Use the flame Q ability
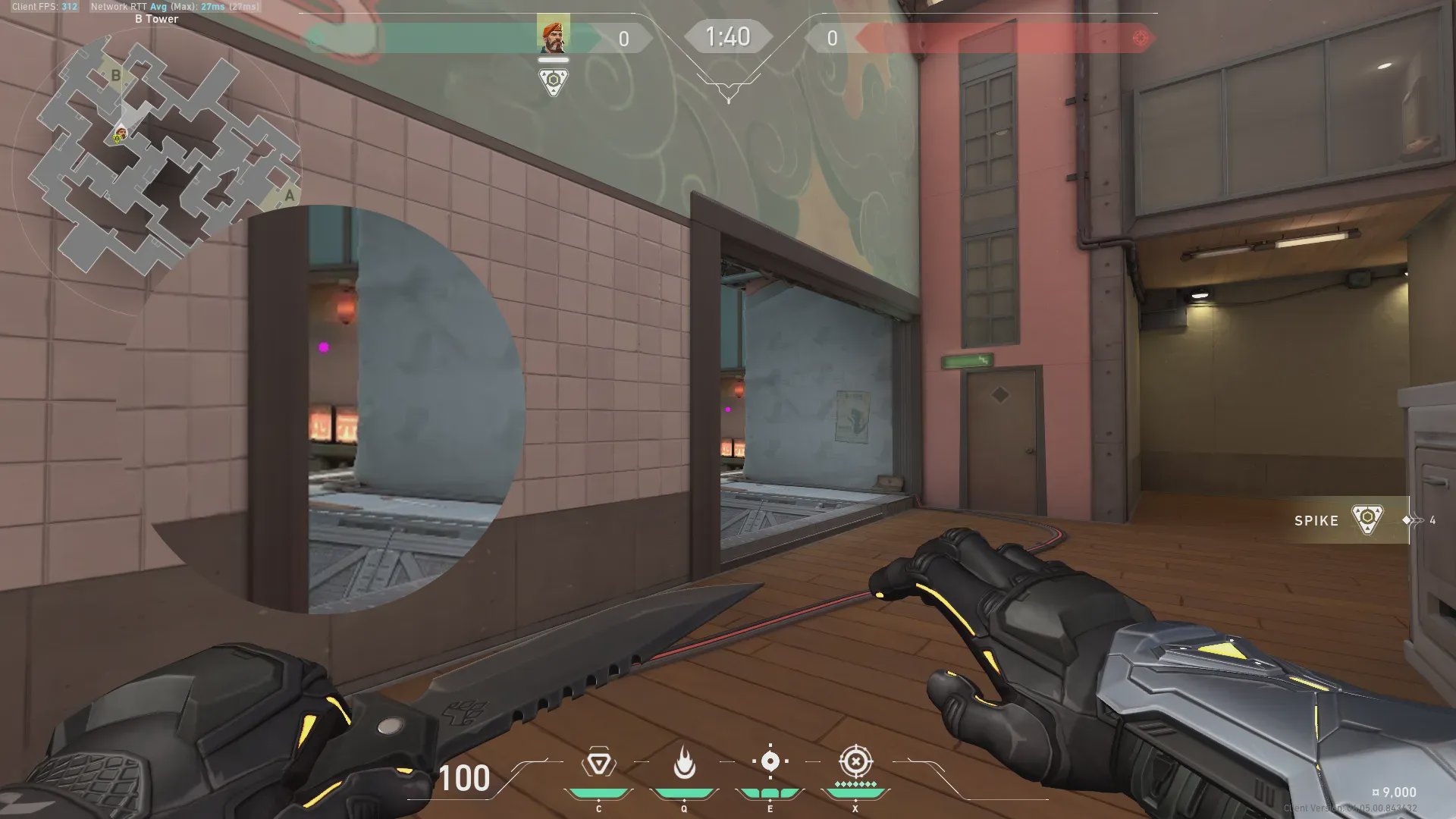The image size is (1456, 819). coord(684,763)
